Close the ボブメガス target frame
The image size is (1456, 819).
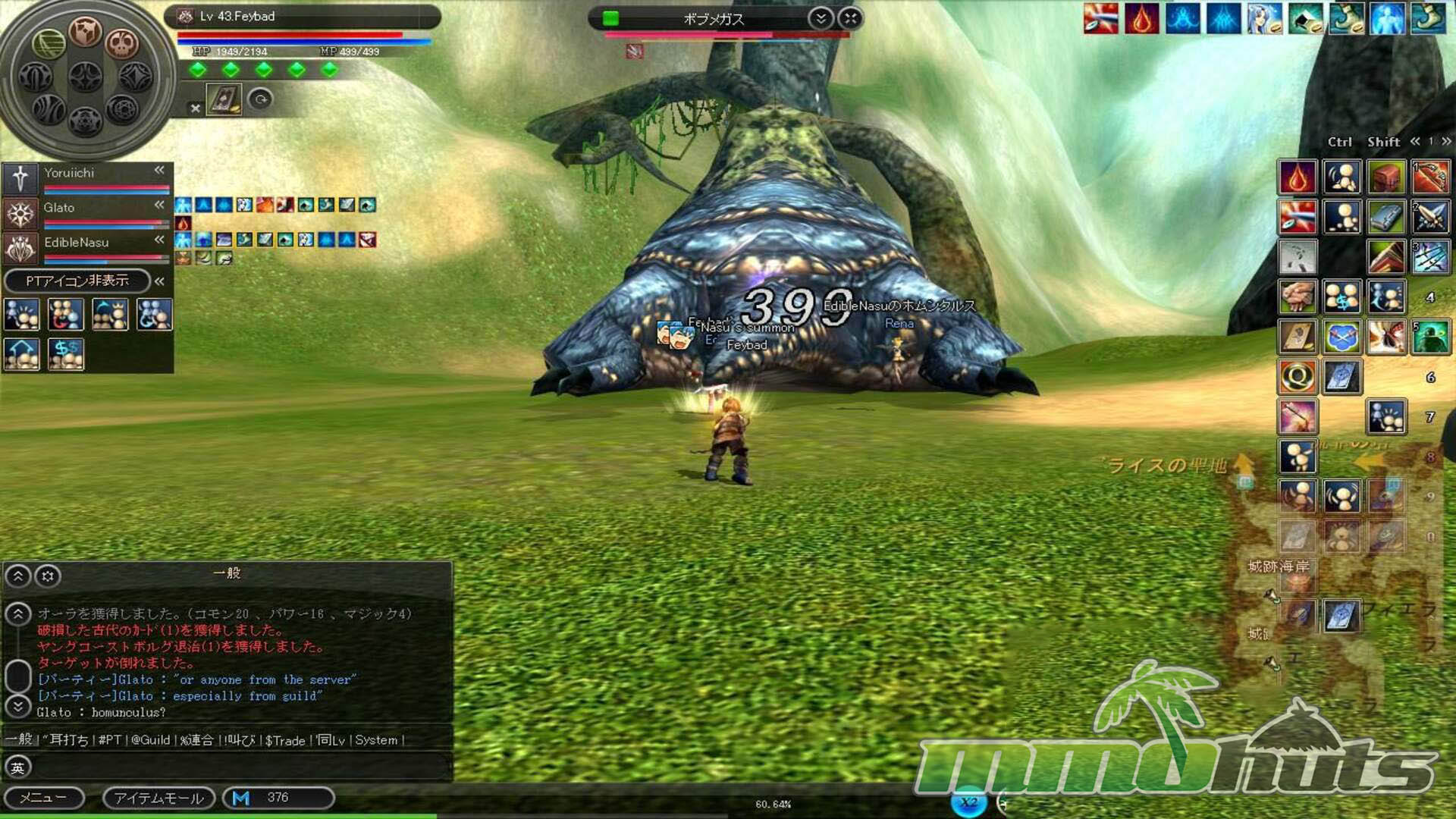point(851,18)
